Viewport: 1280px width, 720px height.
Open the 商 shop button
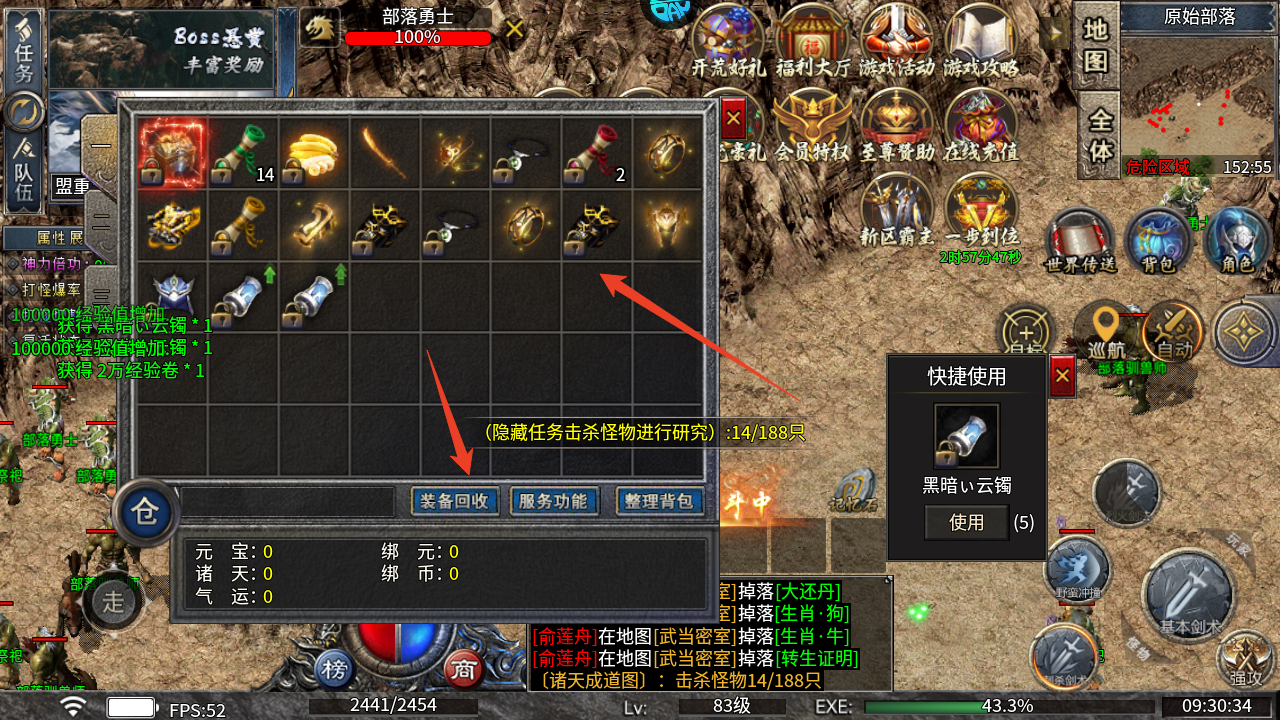462,667
